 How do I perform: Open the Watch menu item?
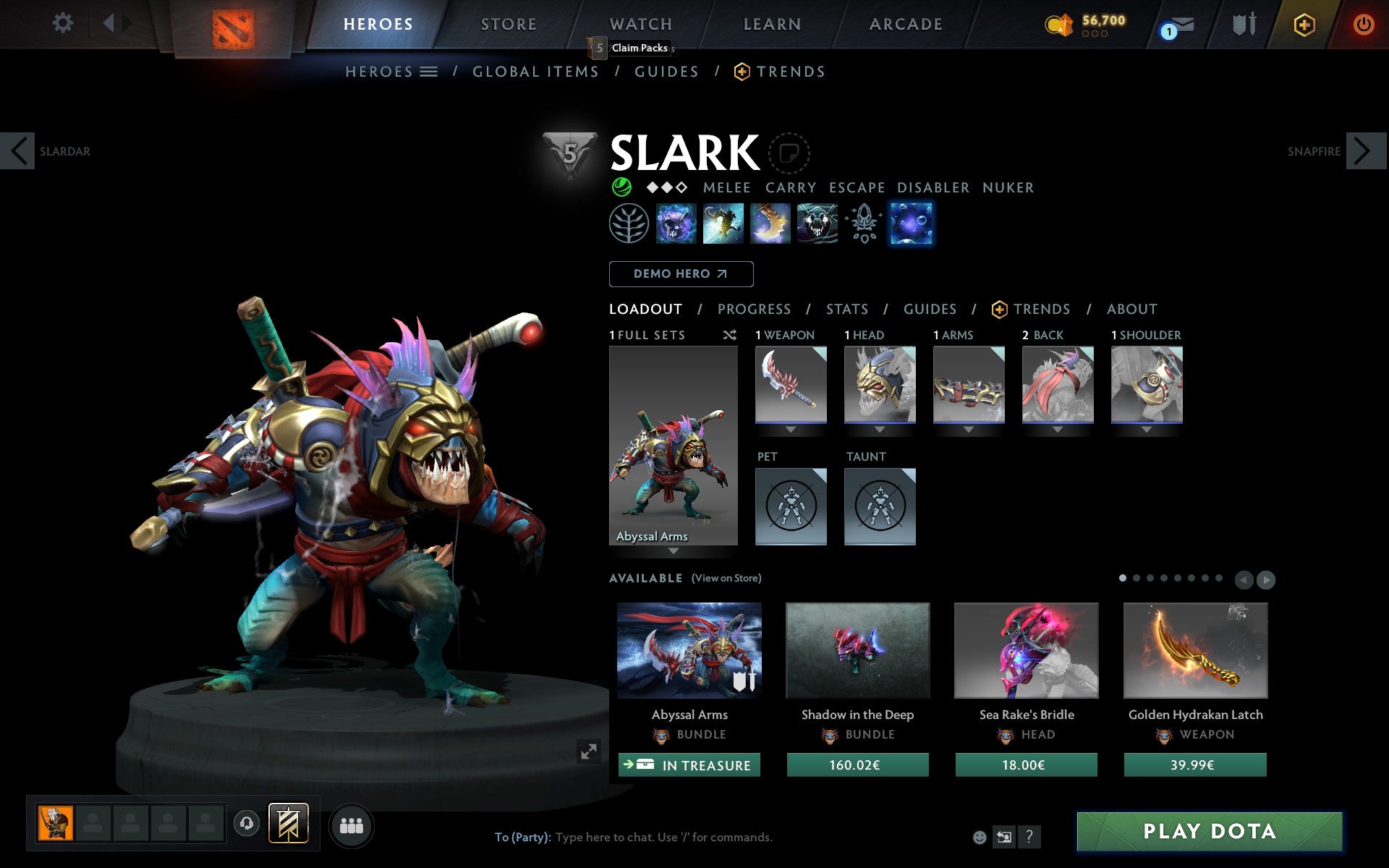click(x=640, y=23)
